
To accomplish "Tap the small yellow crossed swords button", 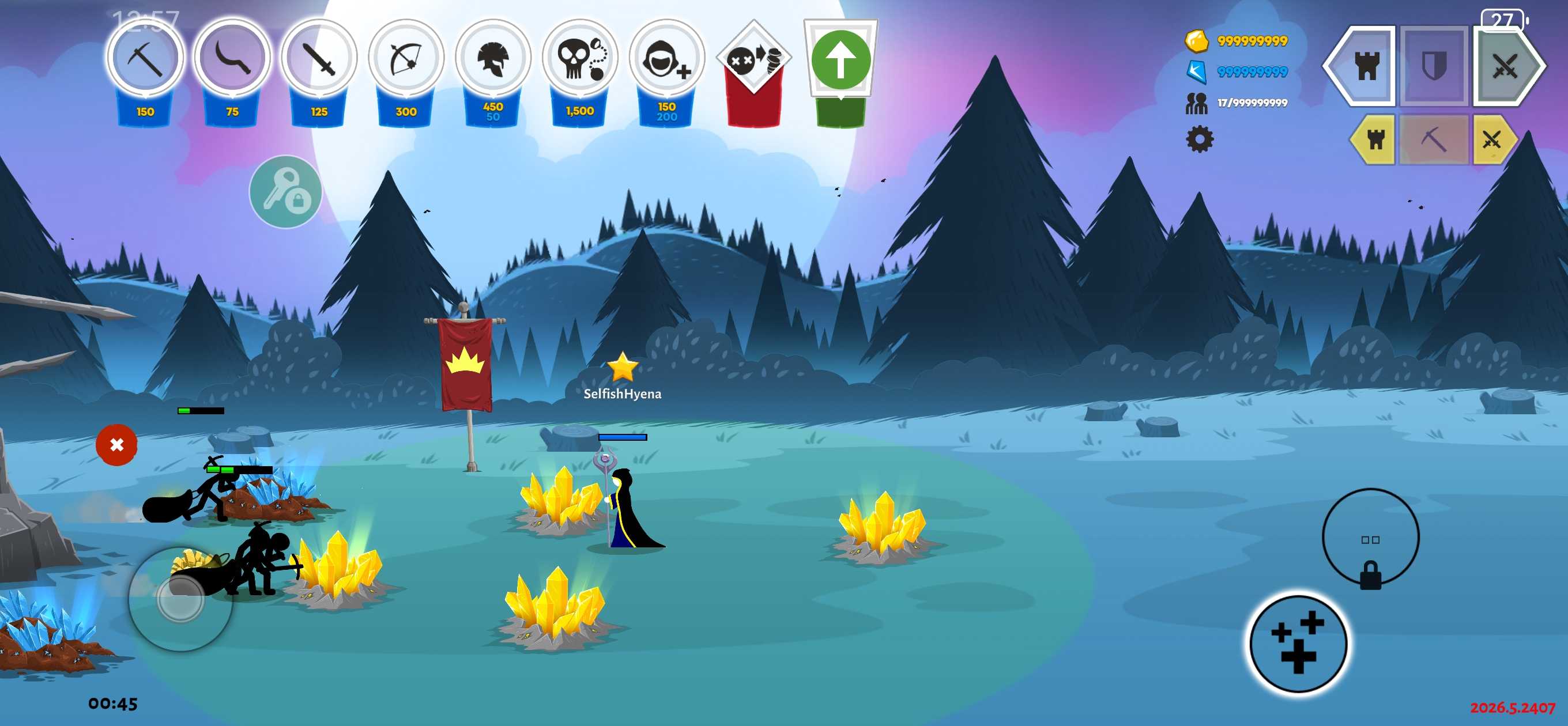I will tap(1492, 139).
